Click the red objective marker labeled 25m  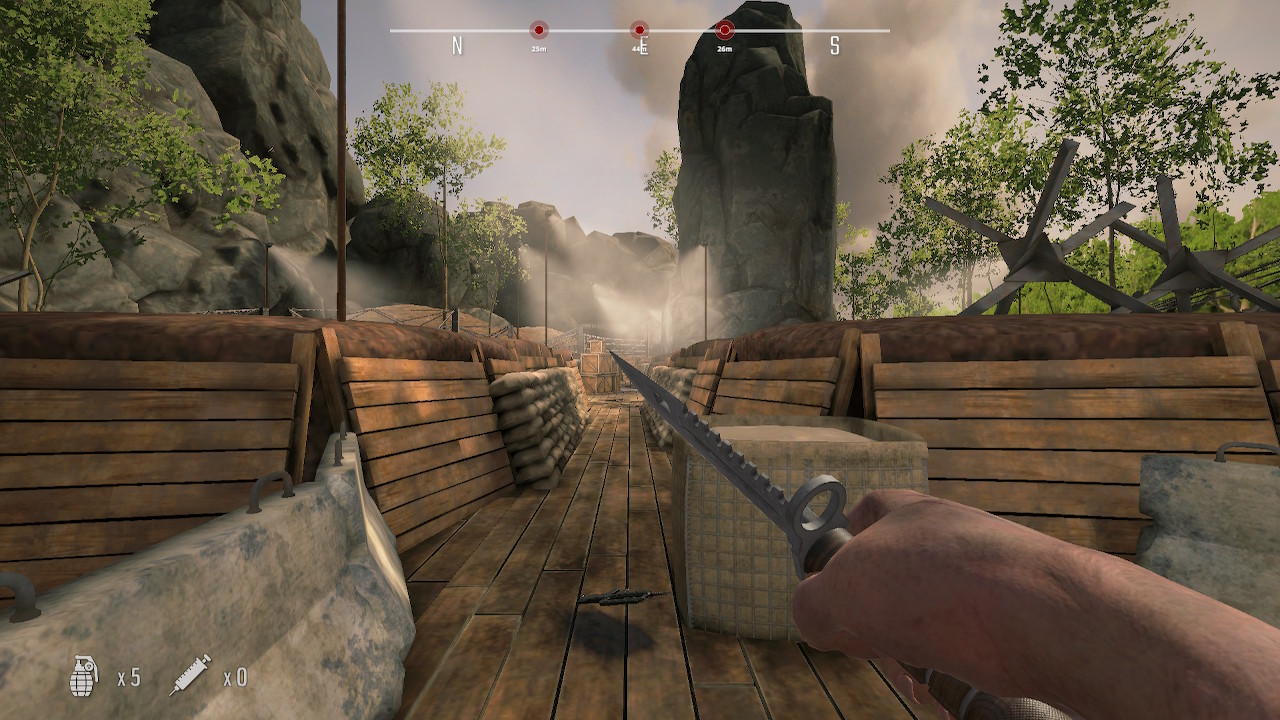point(538,29)
